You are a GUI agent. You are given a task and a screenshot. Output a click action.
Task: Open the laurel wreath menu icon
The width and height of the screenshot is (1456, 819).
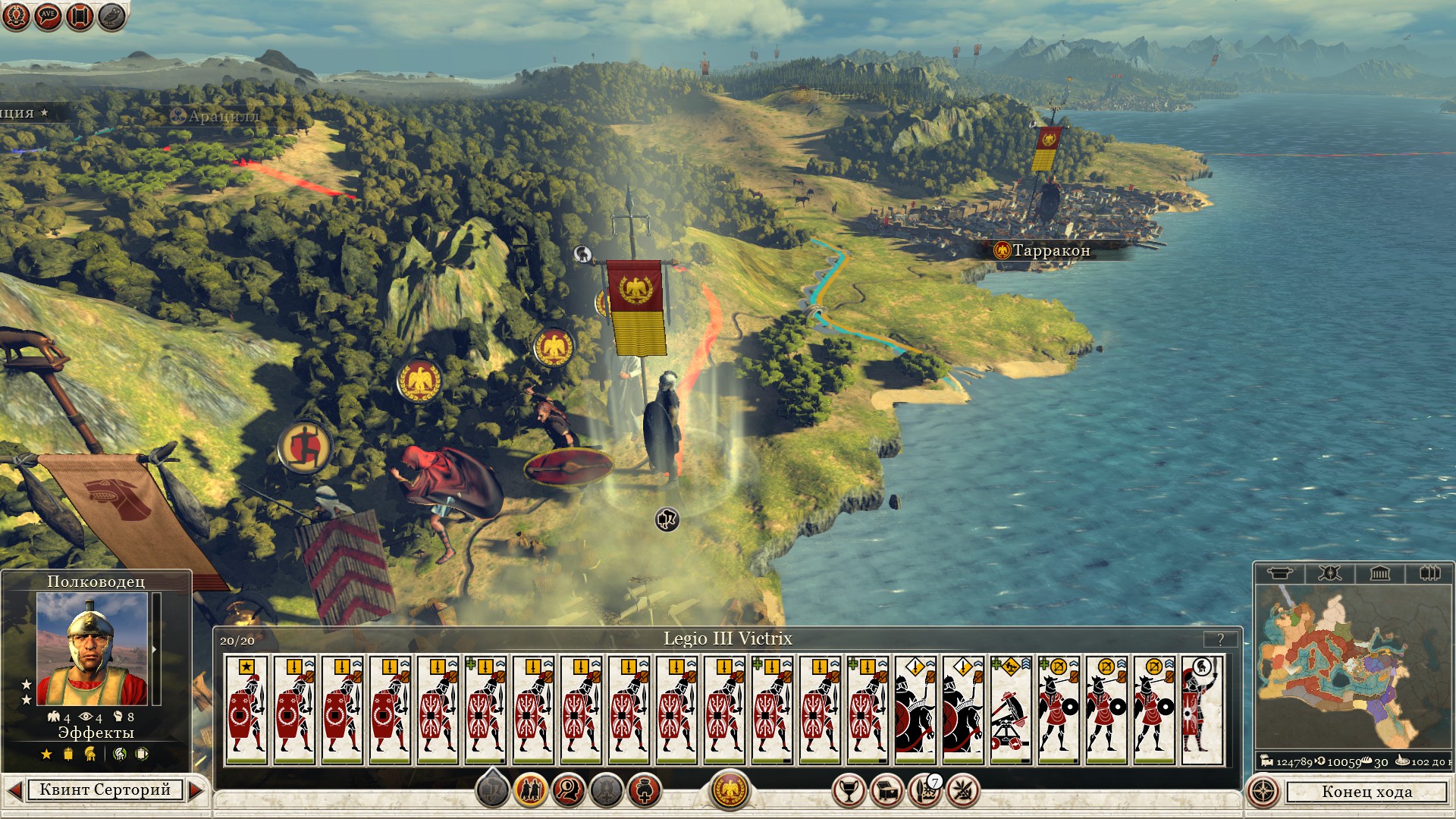pyautogui.click(x=16, y=16)
